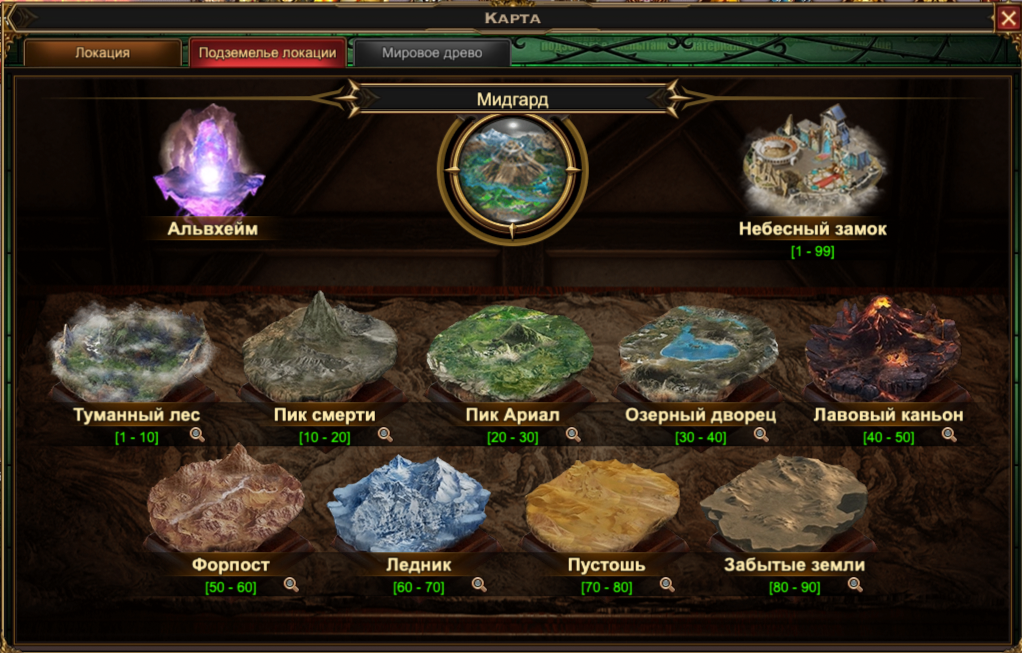Select the Мировое древо tab
The width and height of the screenshot is (1022, 653).
pos(432,53)
